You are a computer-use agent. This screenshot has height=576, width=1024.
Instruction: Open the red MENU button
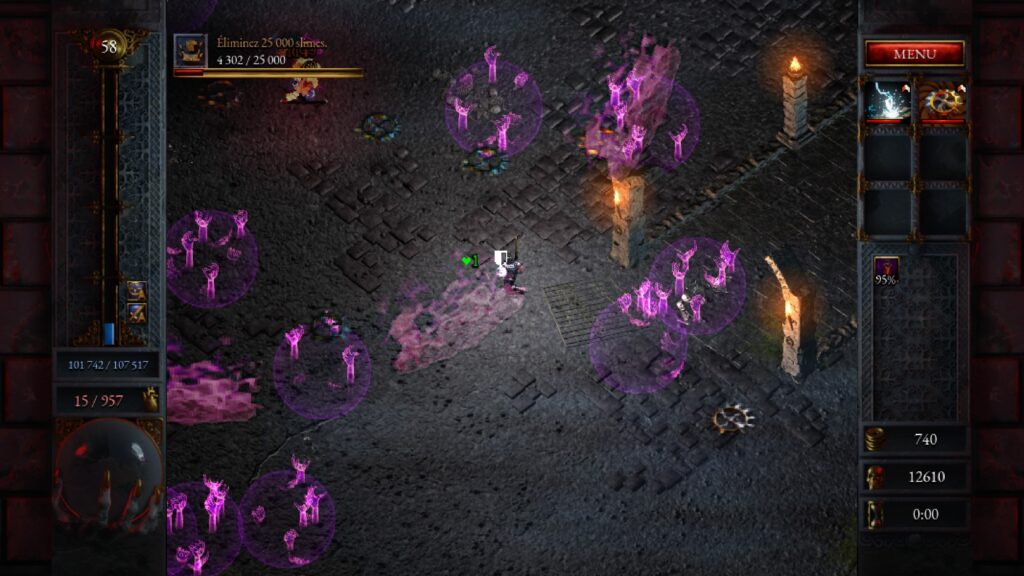pos(914,54)
